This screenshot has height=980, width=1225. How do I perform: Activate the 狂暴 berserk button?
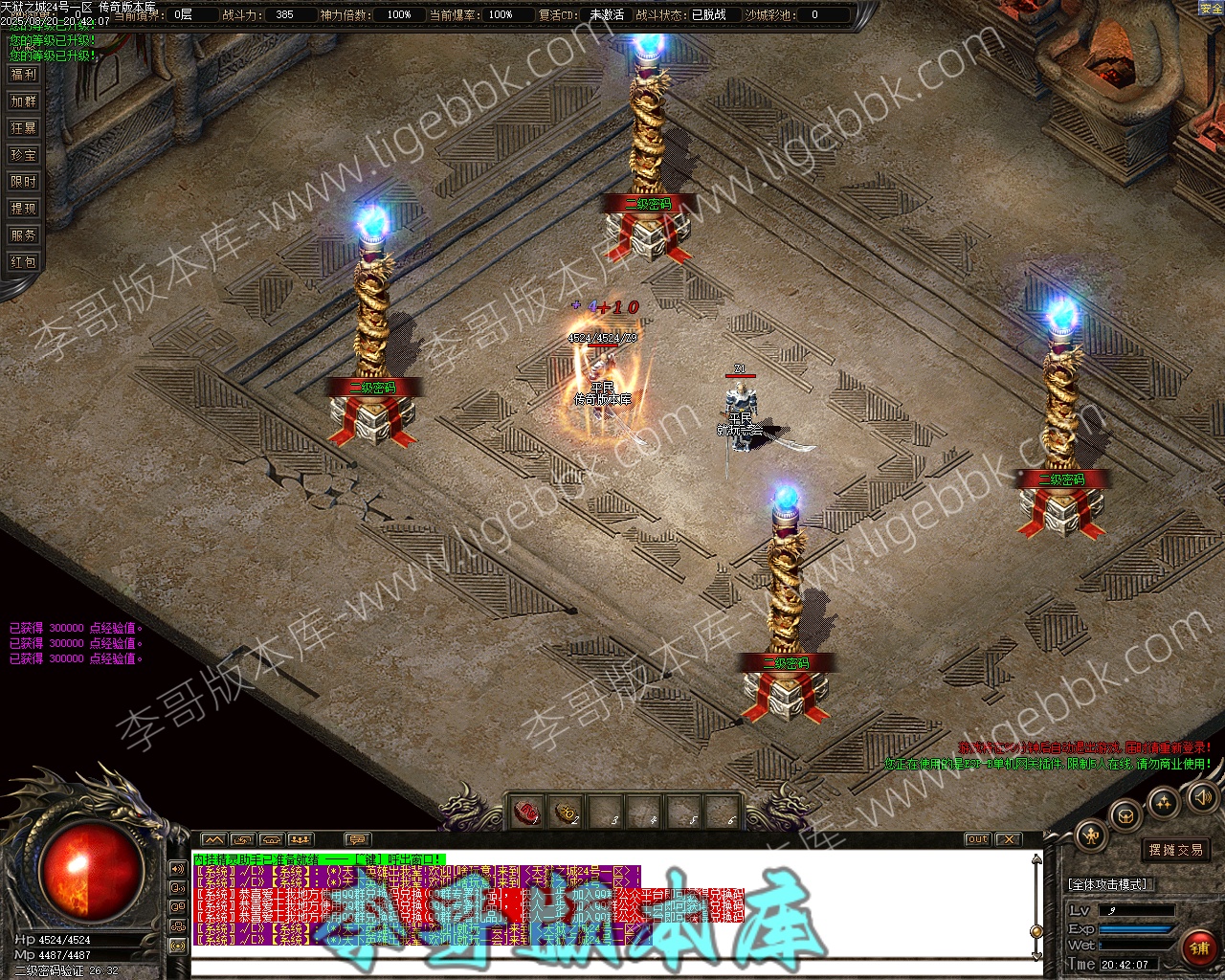[x=23, y=128]
